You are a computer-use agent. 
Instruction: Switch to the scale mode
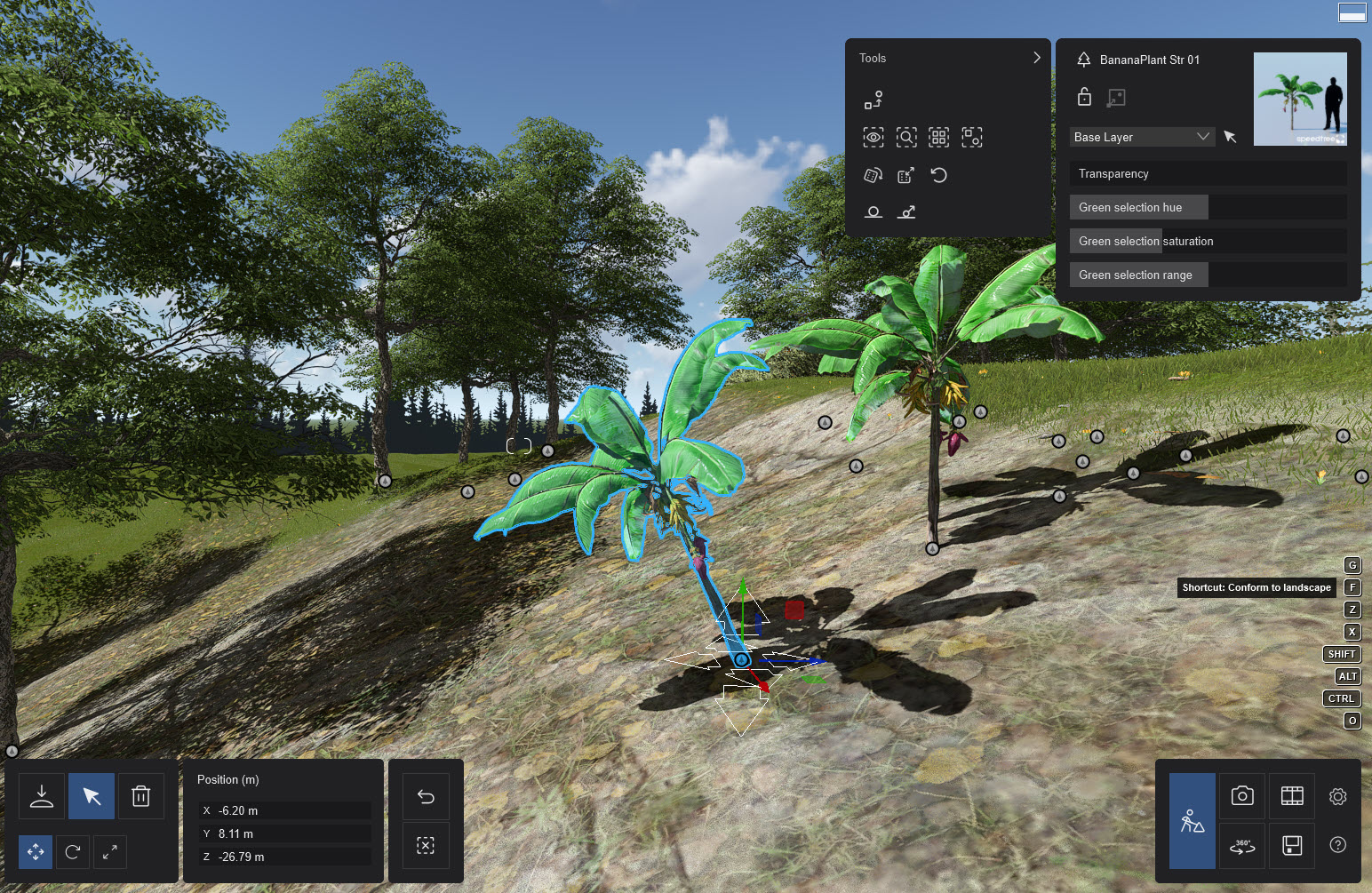pyautogui.click(x=110, y=852)
